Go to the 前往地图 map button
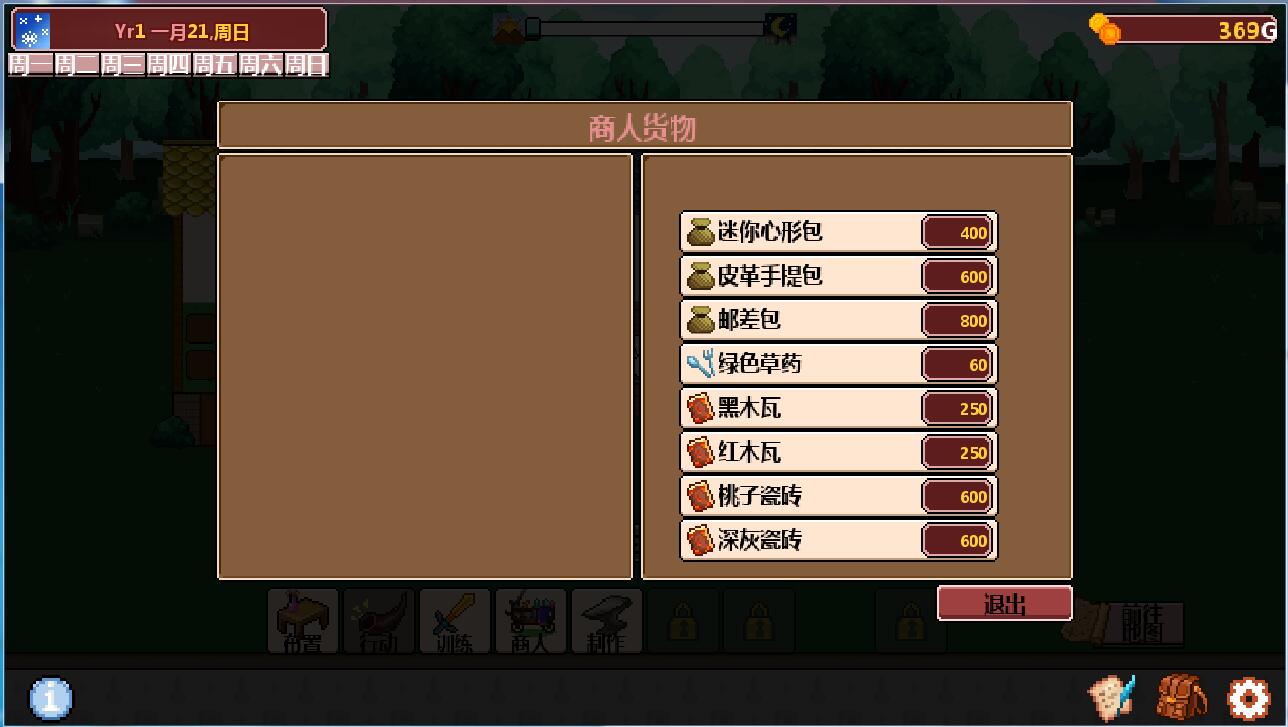The height and width of the screenshot is (727, 1288). (x=1140, y=623)
